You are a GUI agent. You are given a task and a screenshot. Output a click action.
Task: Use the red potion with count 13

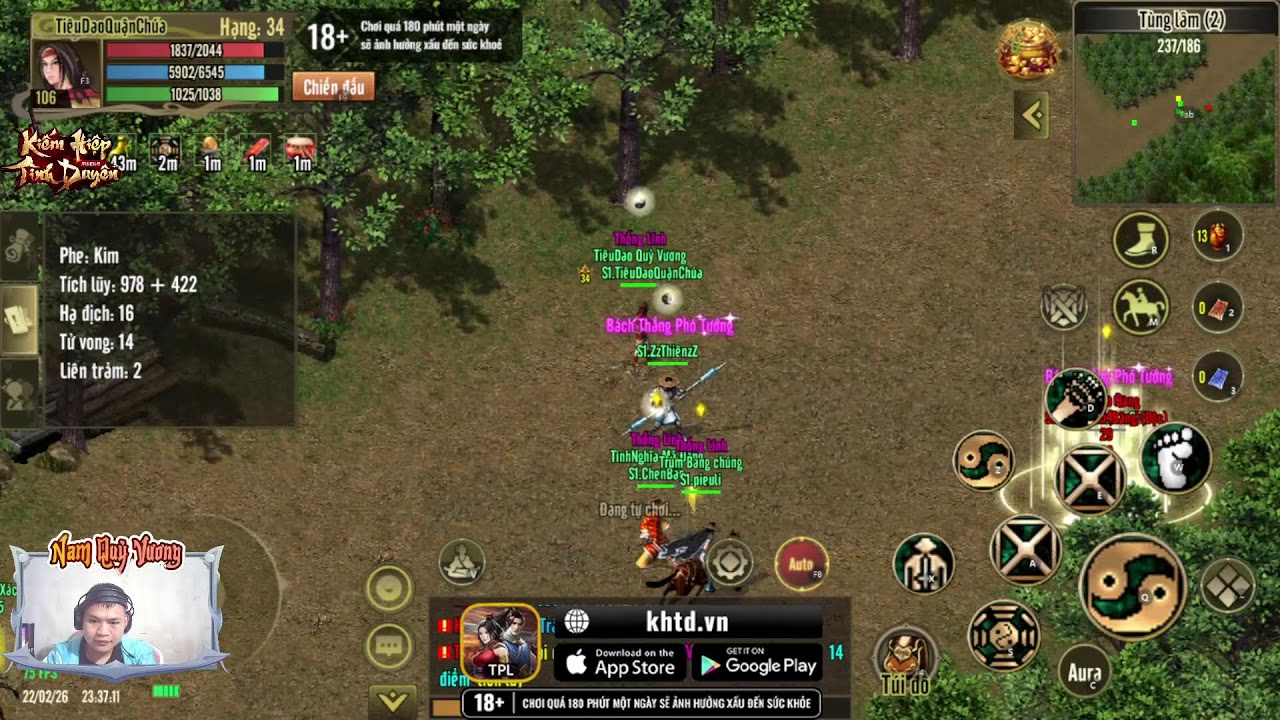[x=1217, y=238]
